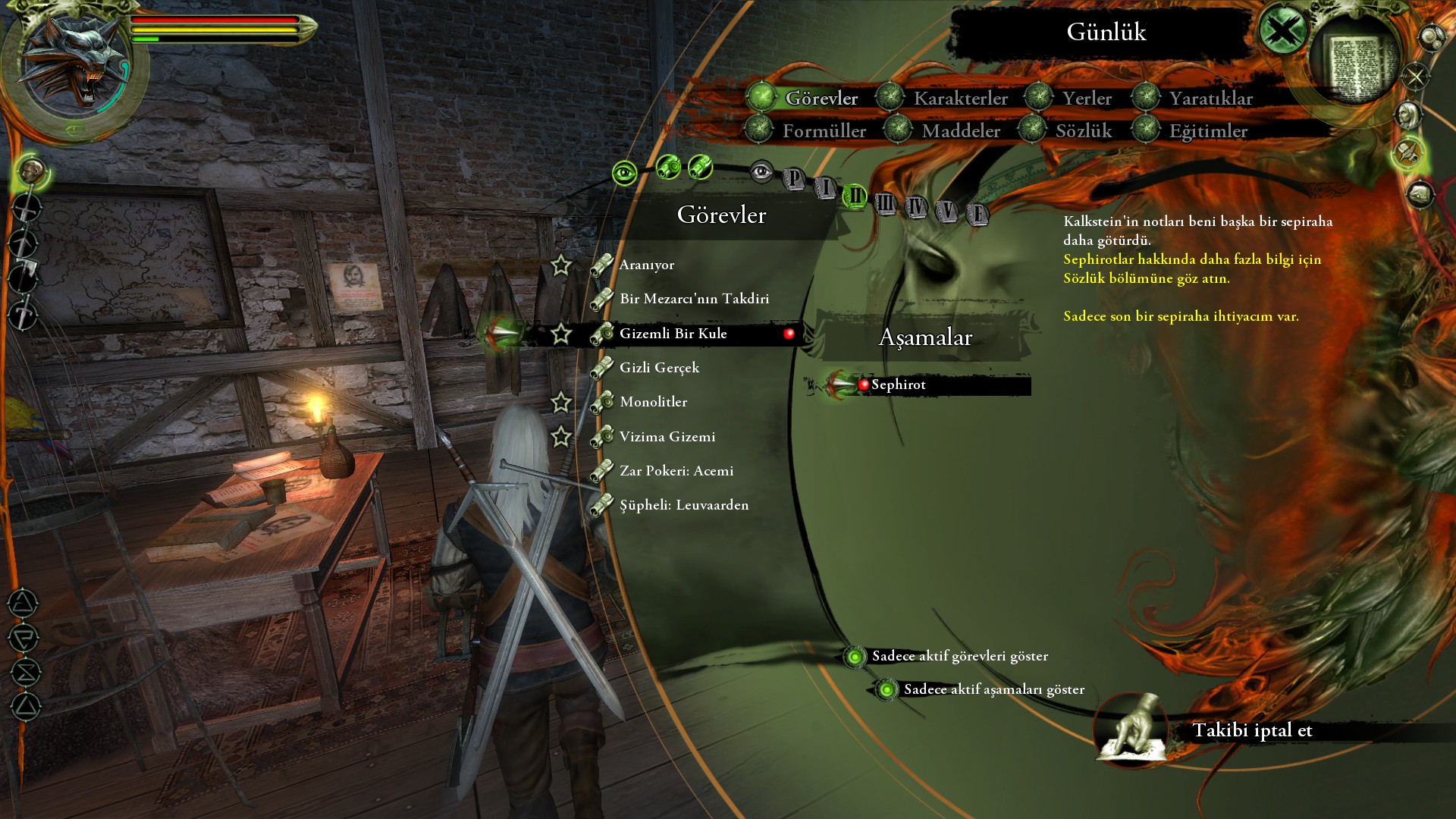Open the Şüpheli: Leuvaarden quest
Screen dimensions: 1456x819
click(x=683, y=505)
